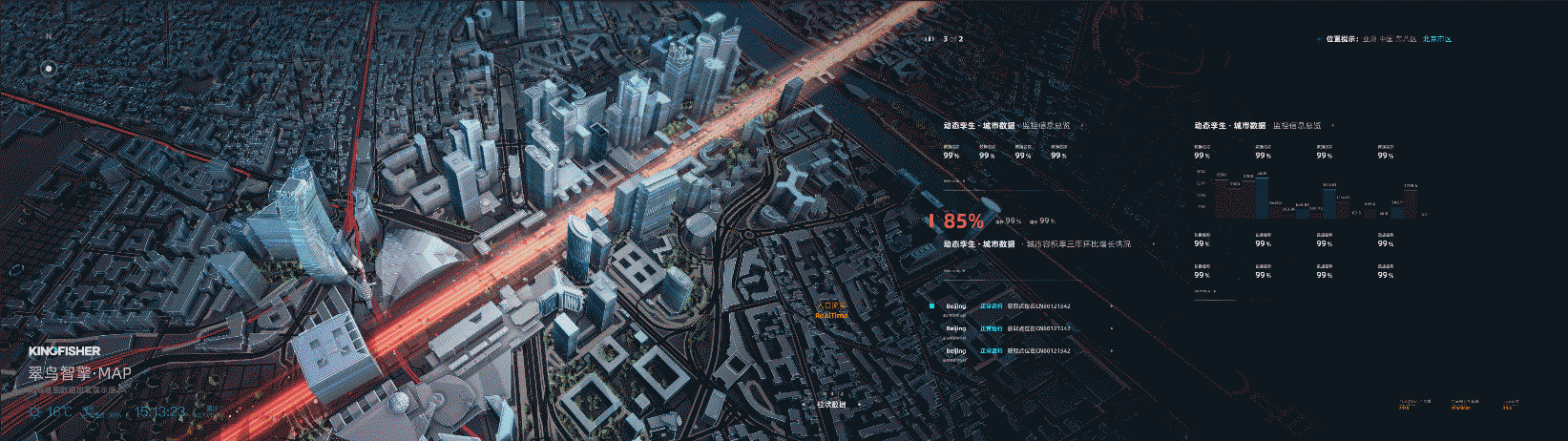Viewport: 1568px width, 441px height.
Task: Select the 北京市区 location breadcrumb
Action: 1436,39
